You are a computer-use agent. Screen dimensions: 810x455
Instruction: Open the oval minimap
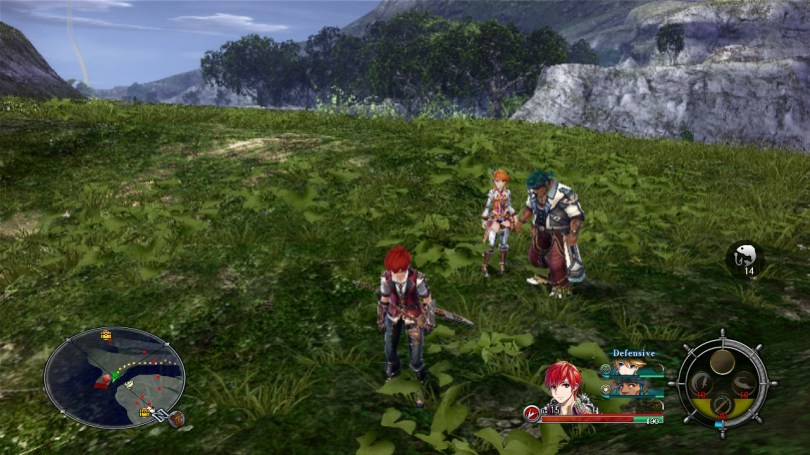click(114, 377)
